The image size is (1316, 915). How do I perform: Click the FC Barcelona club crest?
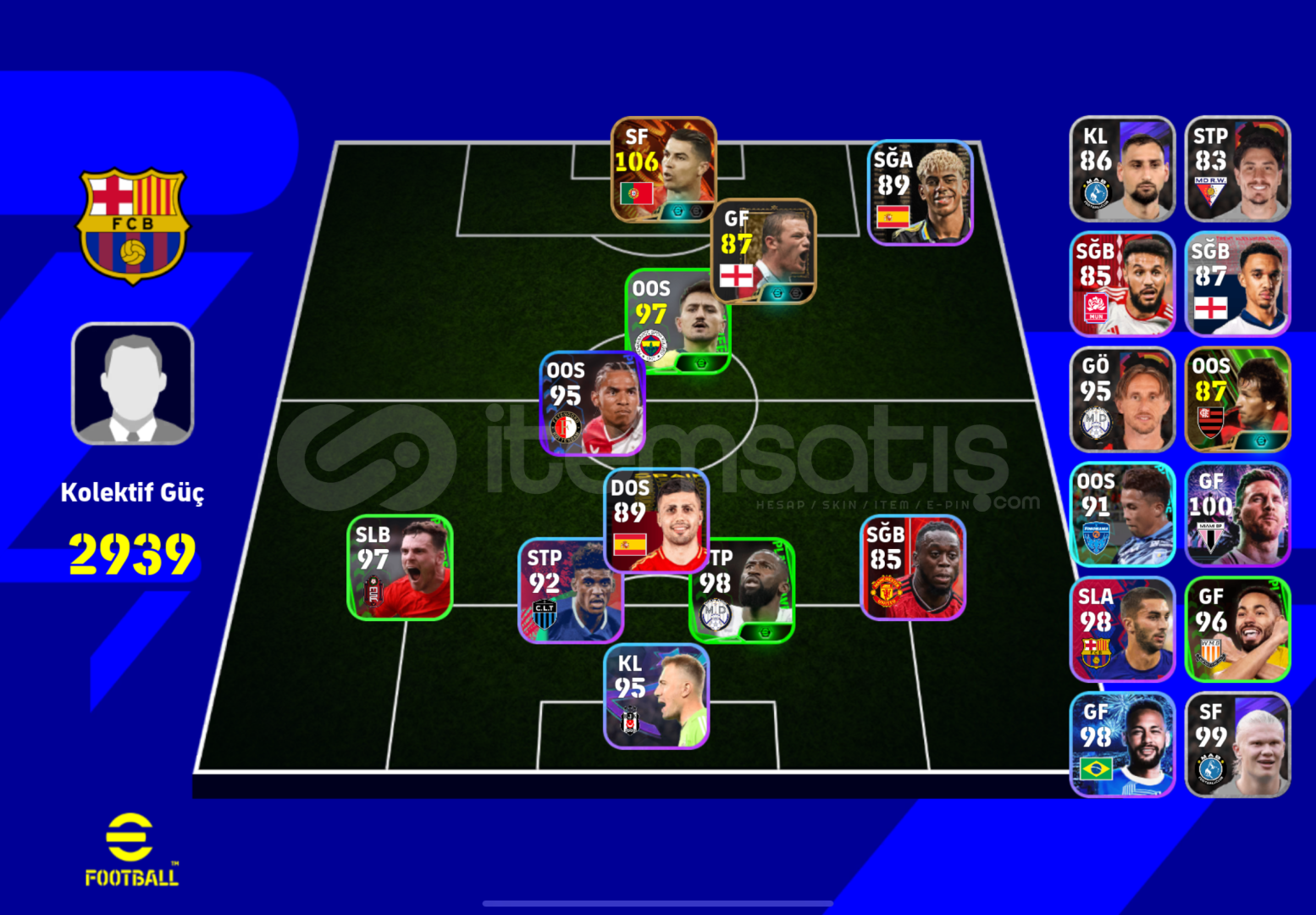click(131, 225)
